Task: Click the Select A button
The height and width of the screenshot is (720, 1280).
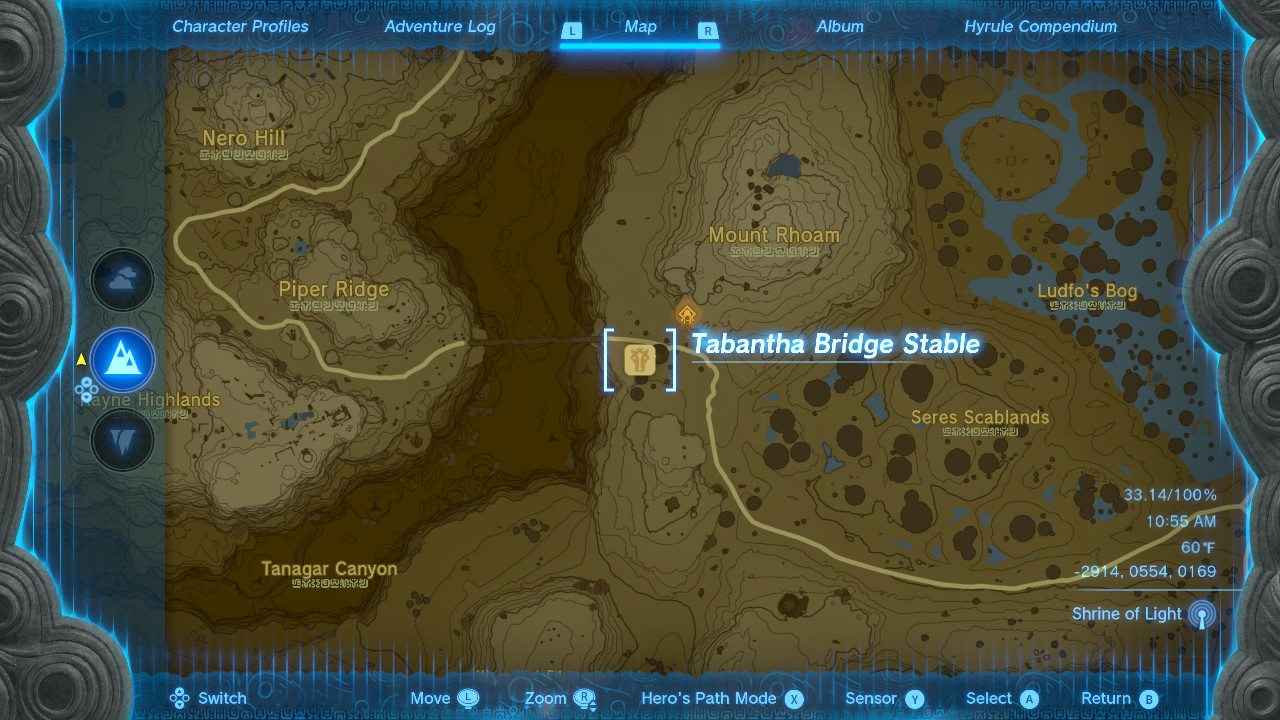Action: (x=1000, y=698)
